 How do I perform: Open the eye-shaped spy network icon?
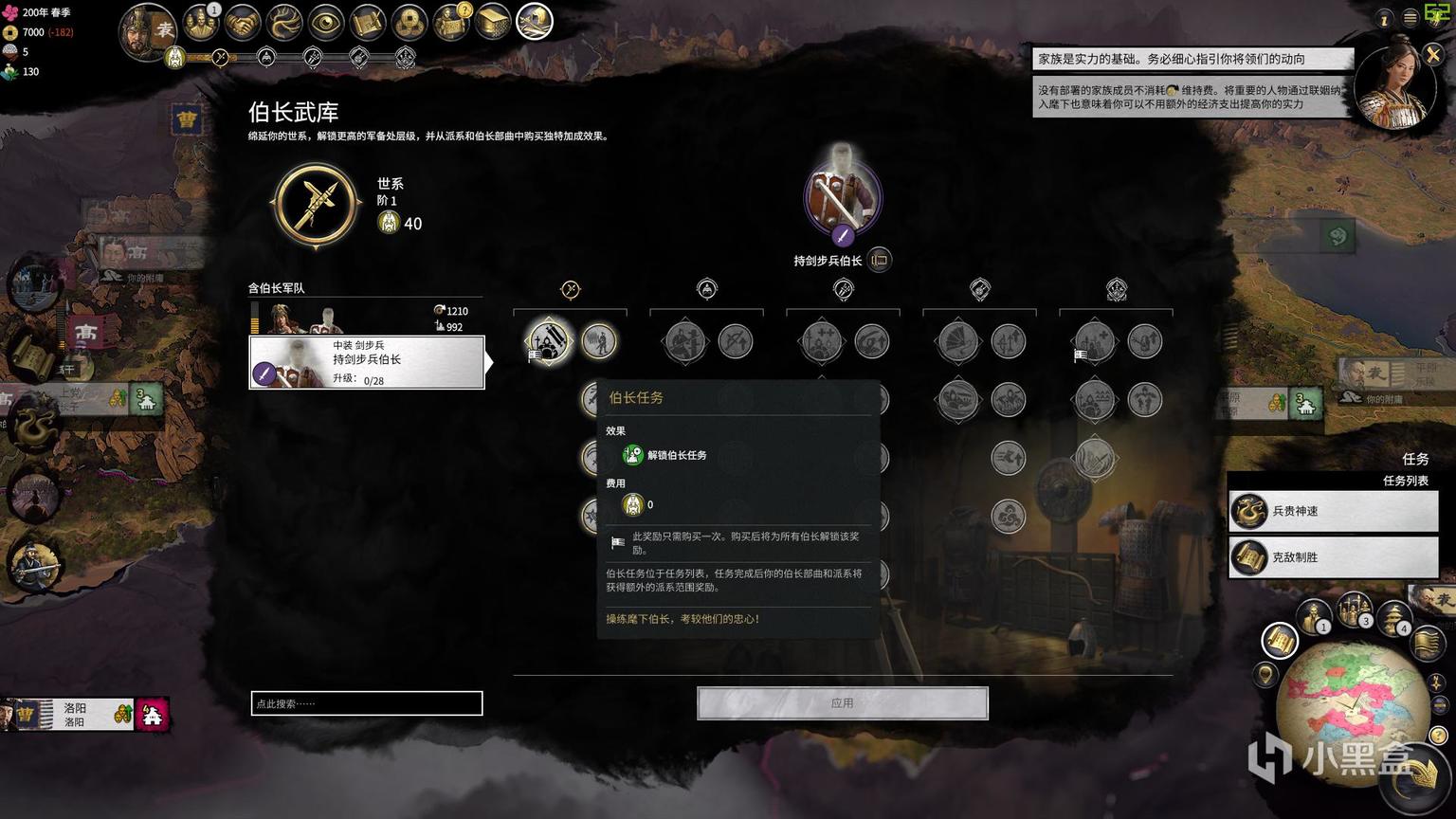(326, 23)
